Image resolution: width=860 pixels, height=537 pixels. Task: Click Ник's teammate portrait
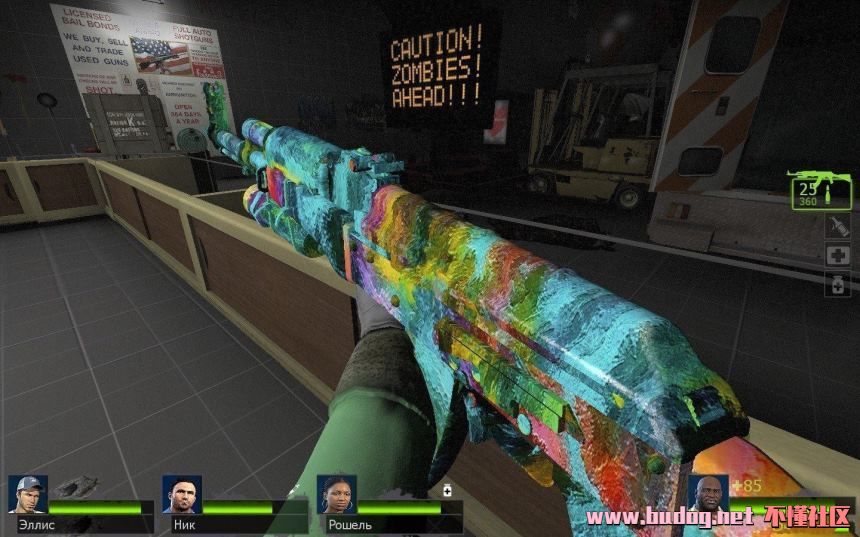click(182, 494)
